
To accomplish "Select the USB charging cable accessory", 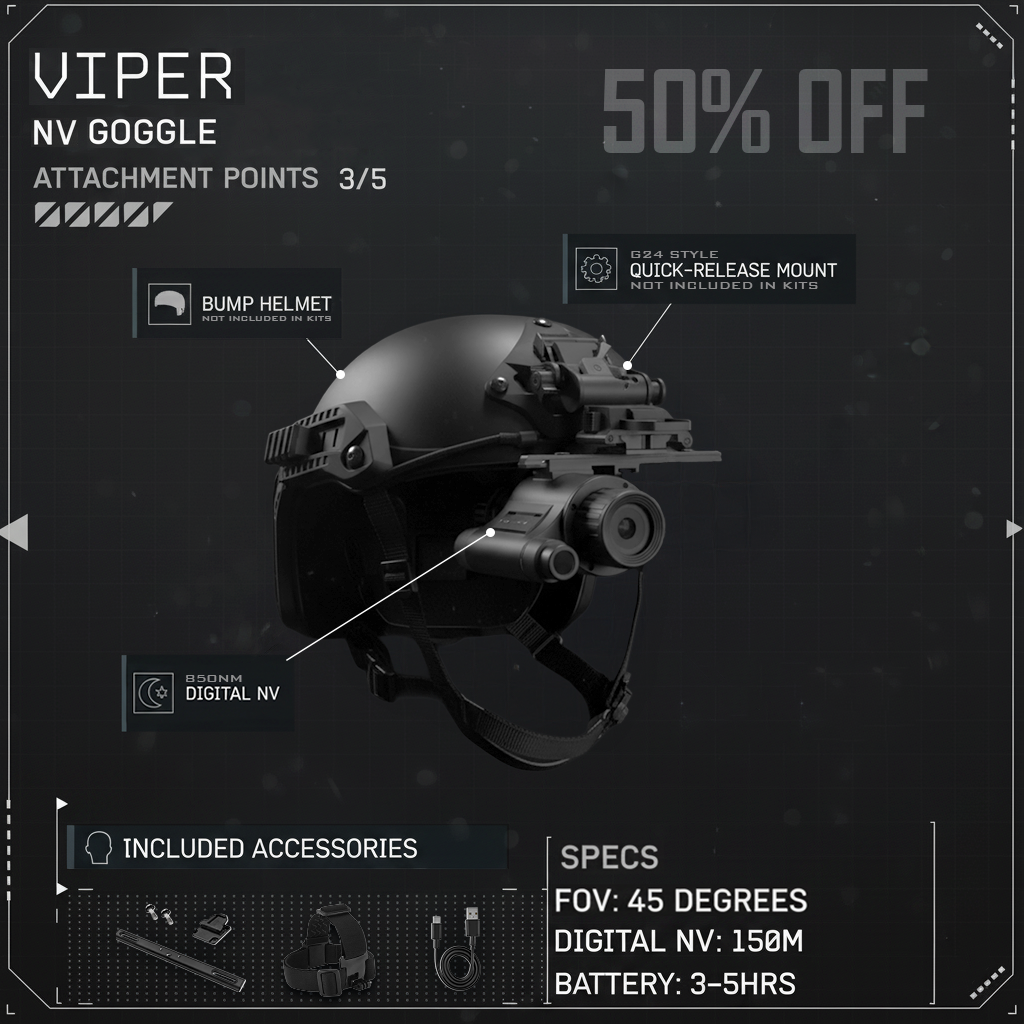I will tap(457, 950).
